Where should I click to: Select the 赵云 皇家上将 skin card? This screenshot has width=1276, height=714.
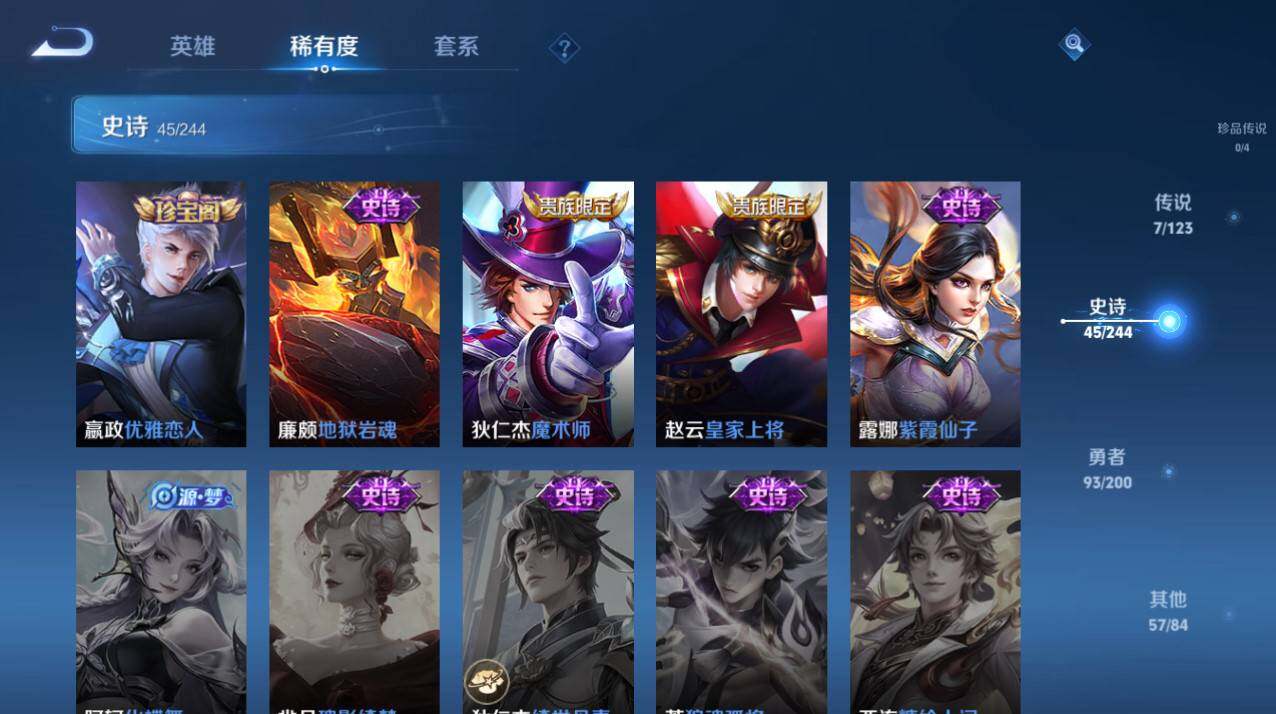tap(741, 314)
